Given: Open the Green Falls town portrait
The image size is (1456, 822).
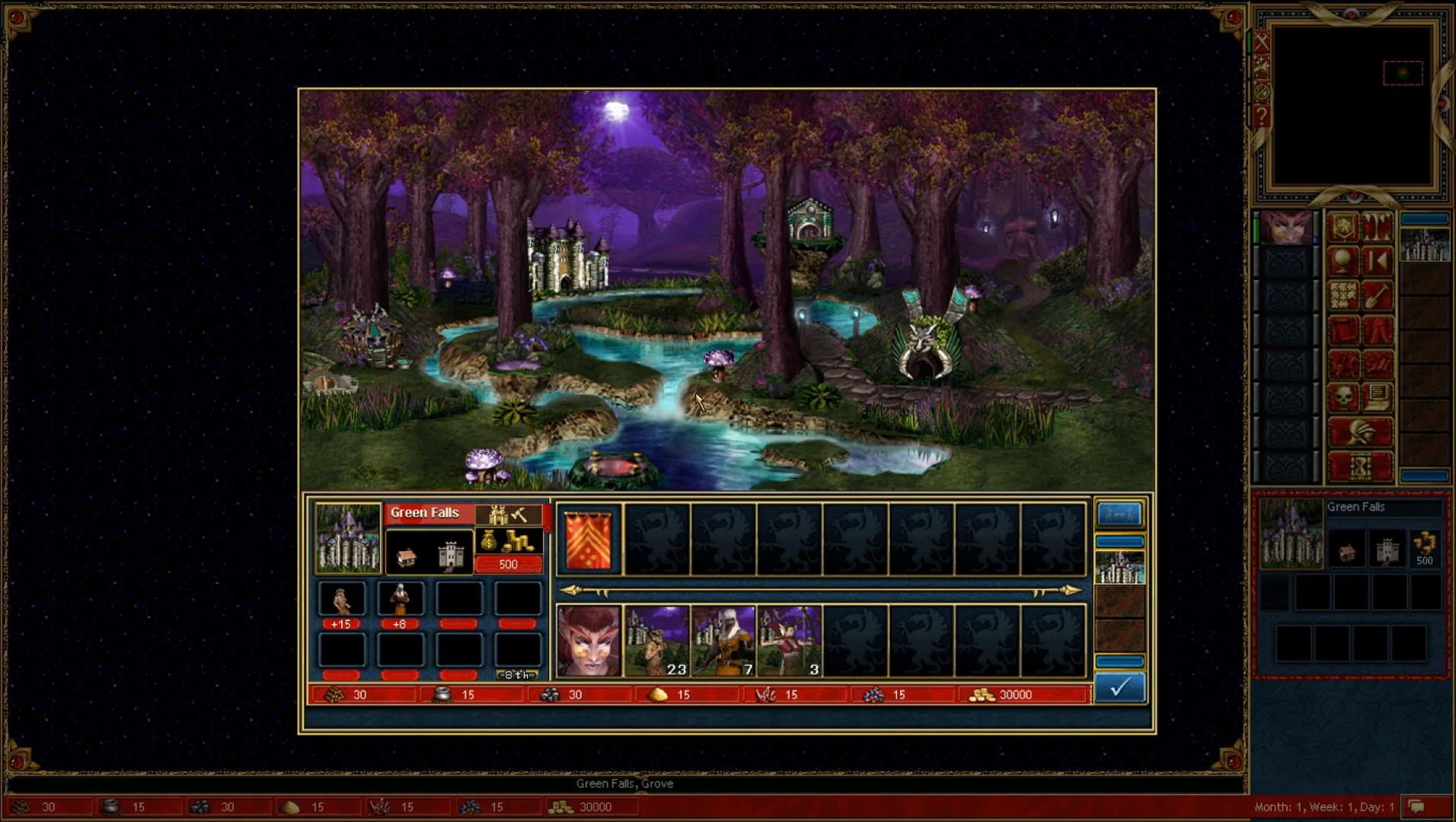Looking at the screenshot, I should [x=348, y=538].
